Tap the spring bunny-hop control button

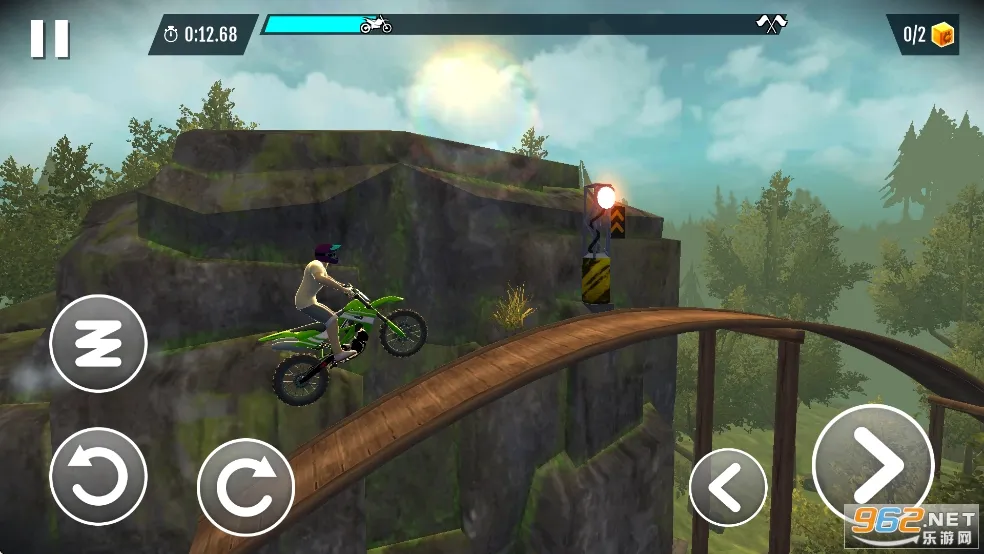click(x=98, y=343)
